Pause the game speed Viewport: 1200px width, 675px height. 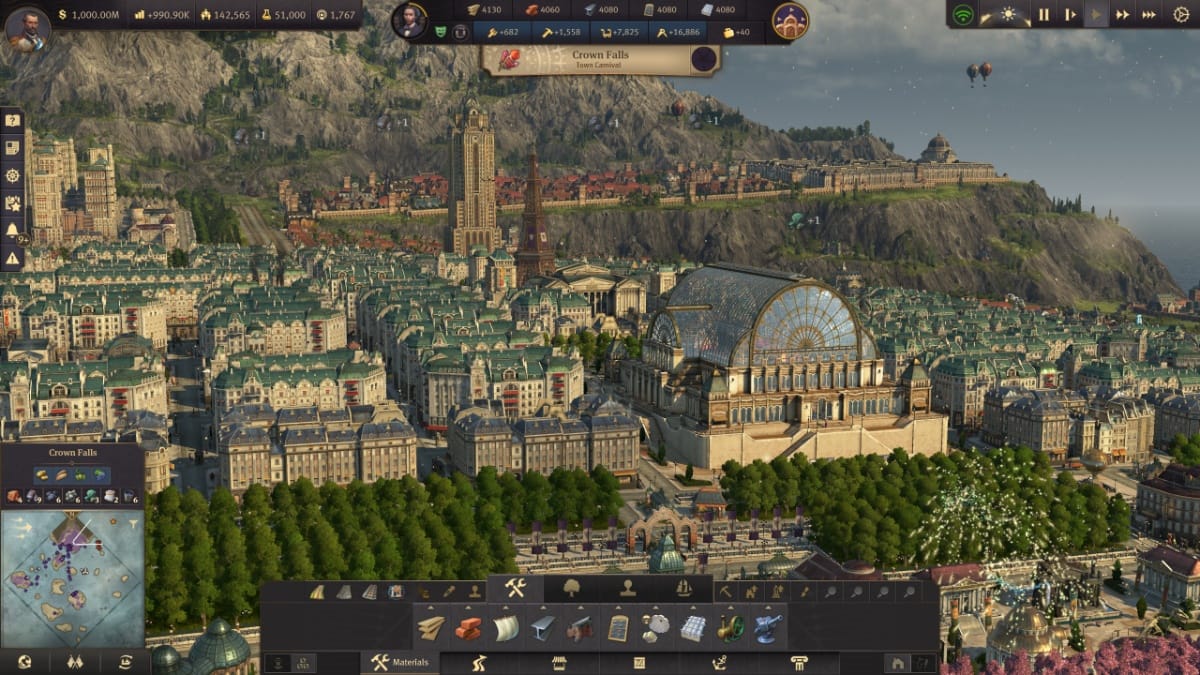(x=1044, y=15)
